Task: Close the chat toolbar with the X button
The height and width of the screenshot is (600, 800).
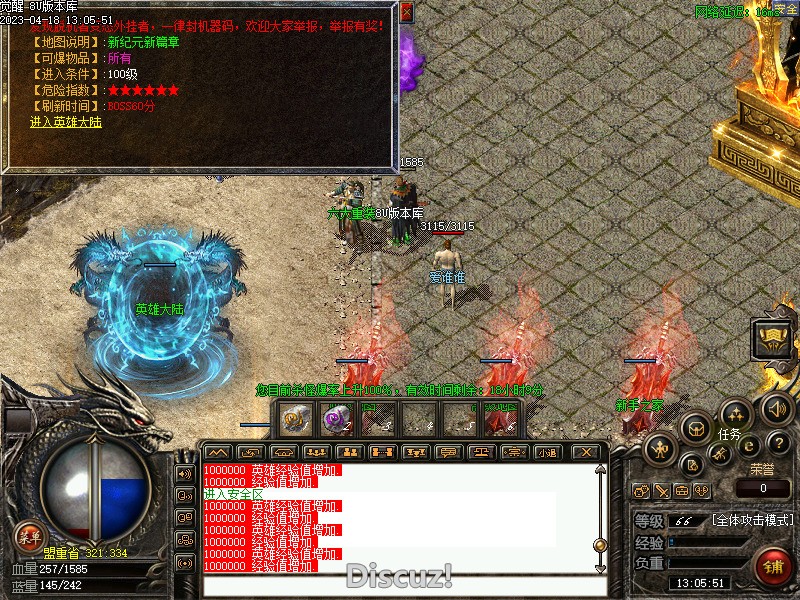Action: click(587, 452)
